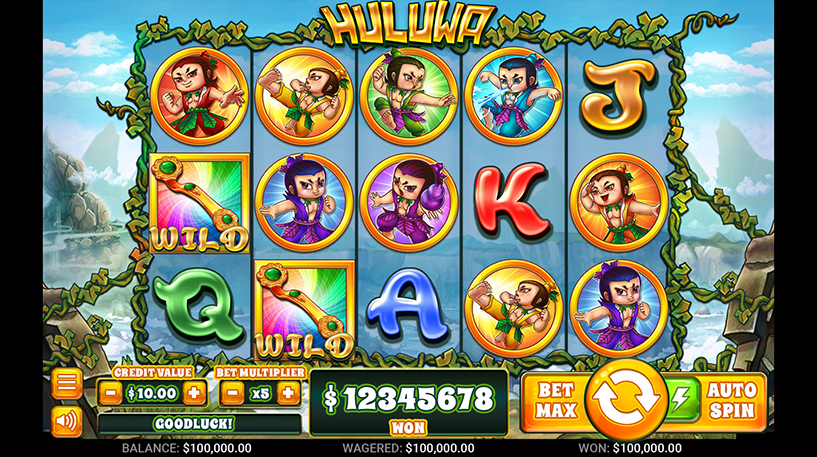Image resolution: width=817 pixels, height=457 pixels.
Task: Raise the bet multiplier
Action: coord(288,393)
